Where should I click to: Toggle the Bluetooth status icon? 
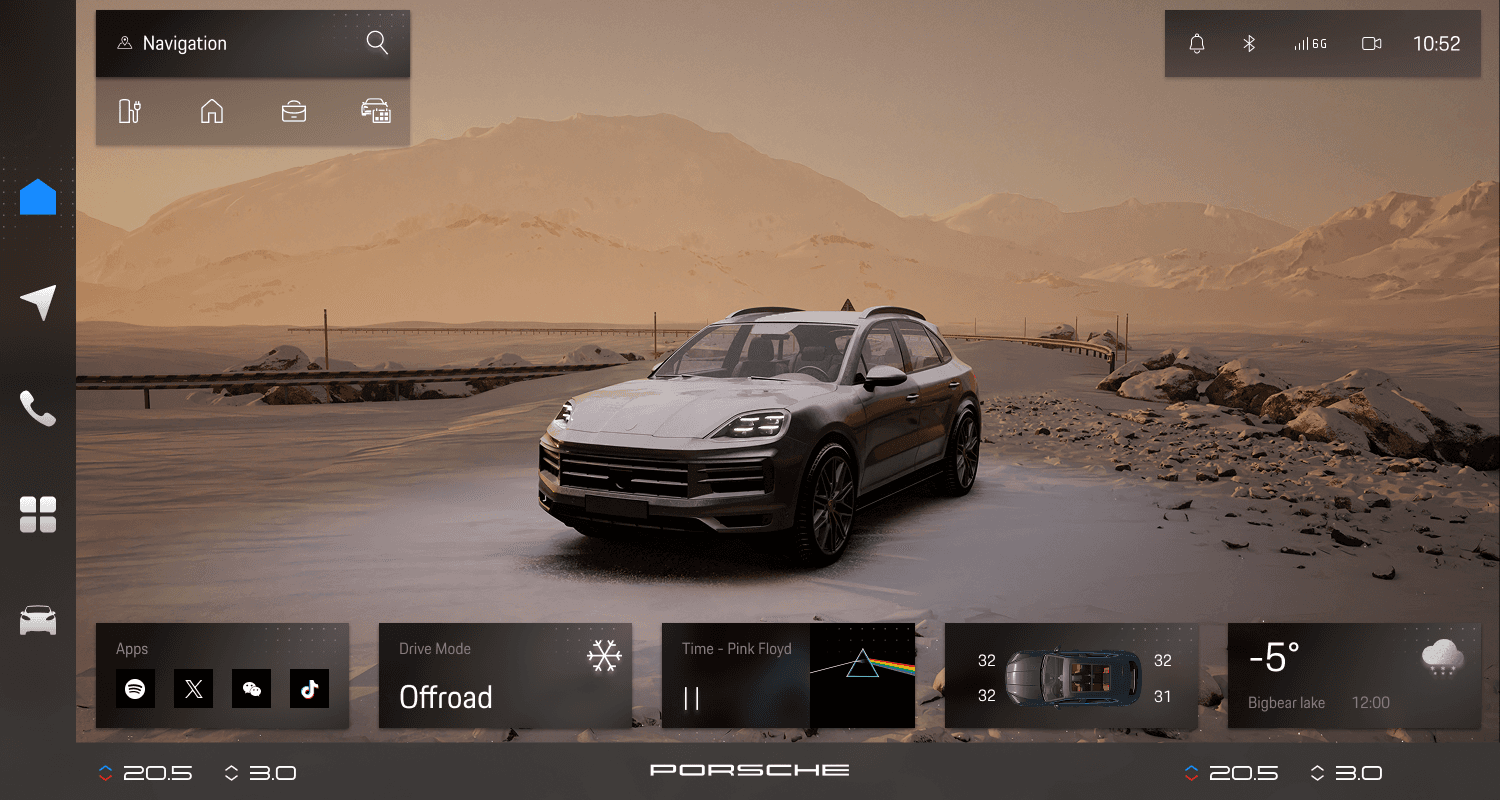(x=1248, y=44)
